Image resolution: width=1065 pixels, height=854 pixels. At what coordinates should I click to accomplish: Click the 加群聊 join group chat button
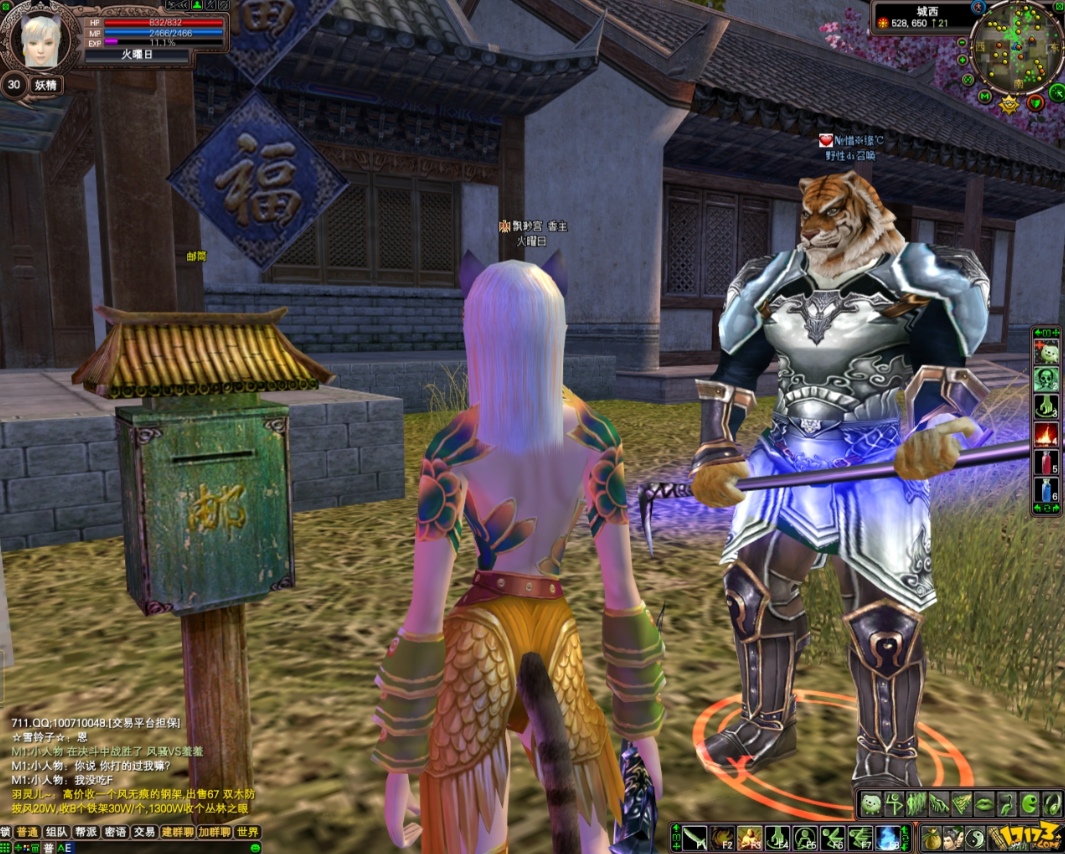[x=214, y=832]
